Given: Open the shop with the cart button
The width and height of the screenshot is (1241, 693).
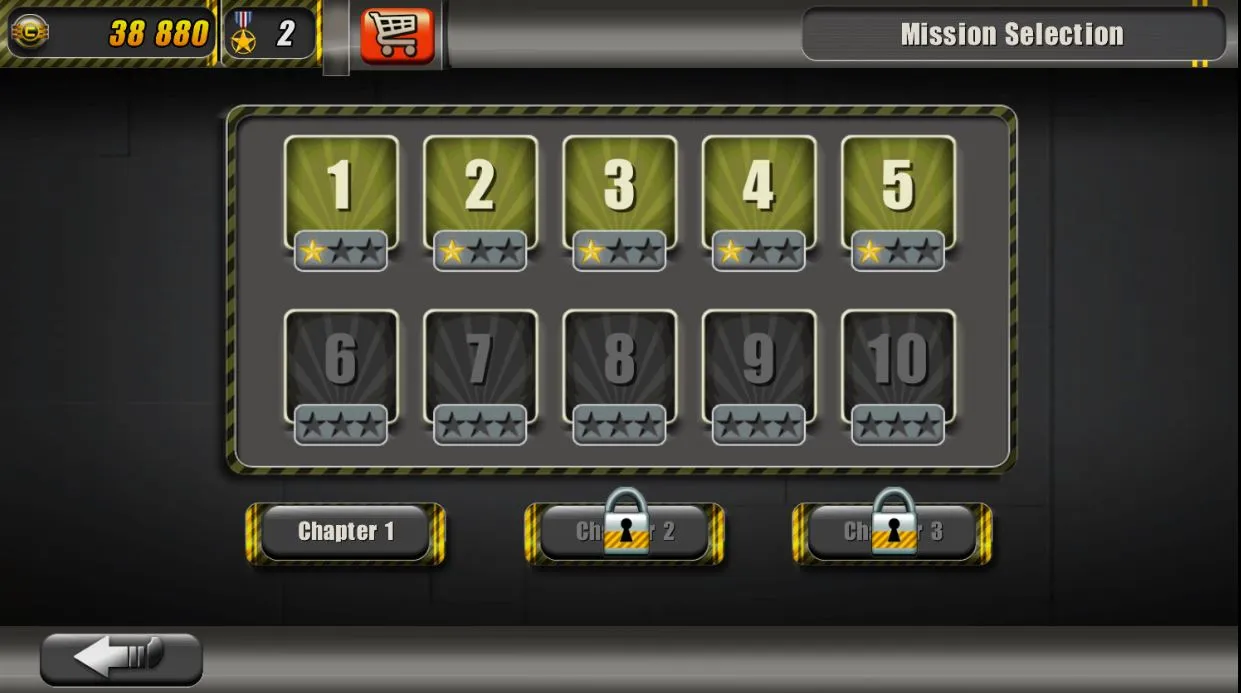Looking at the screenshot, I should point(397,36).
